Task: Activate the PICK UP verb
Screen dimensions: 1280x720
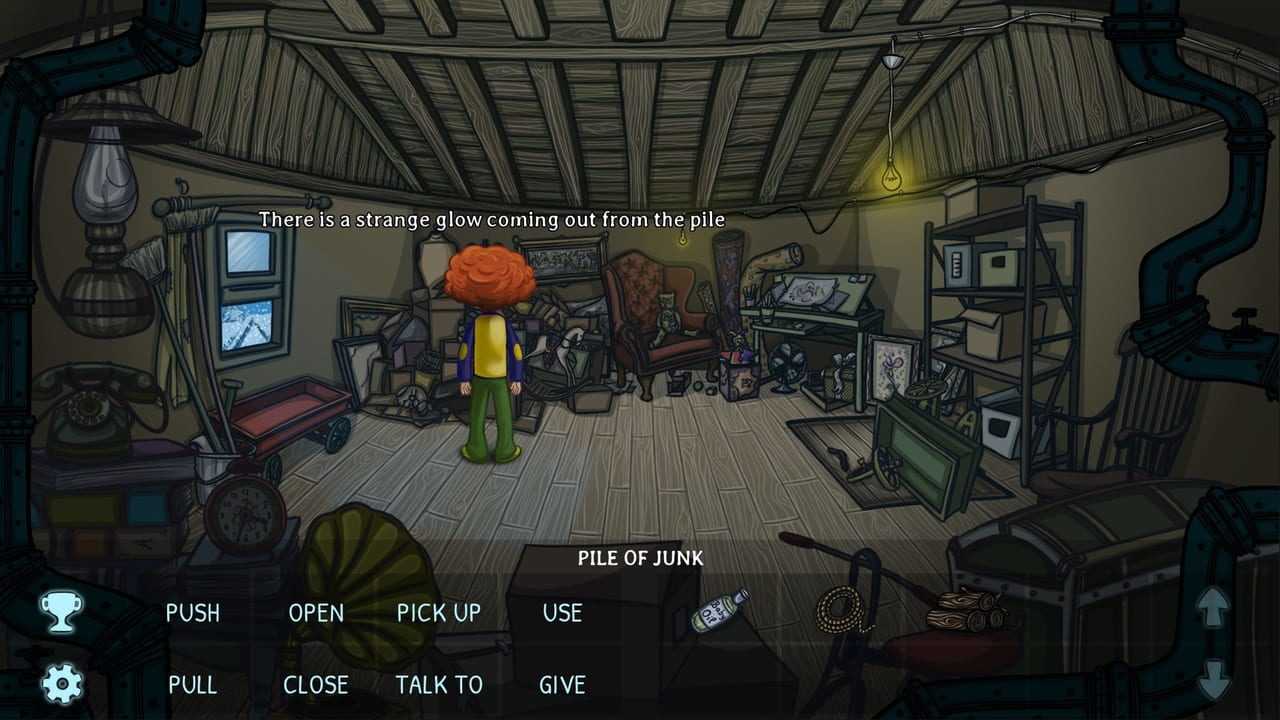Action: (x=439, y=613)
